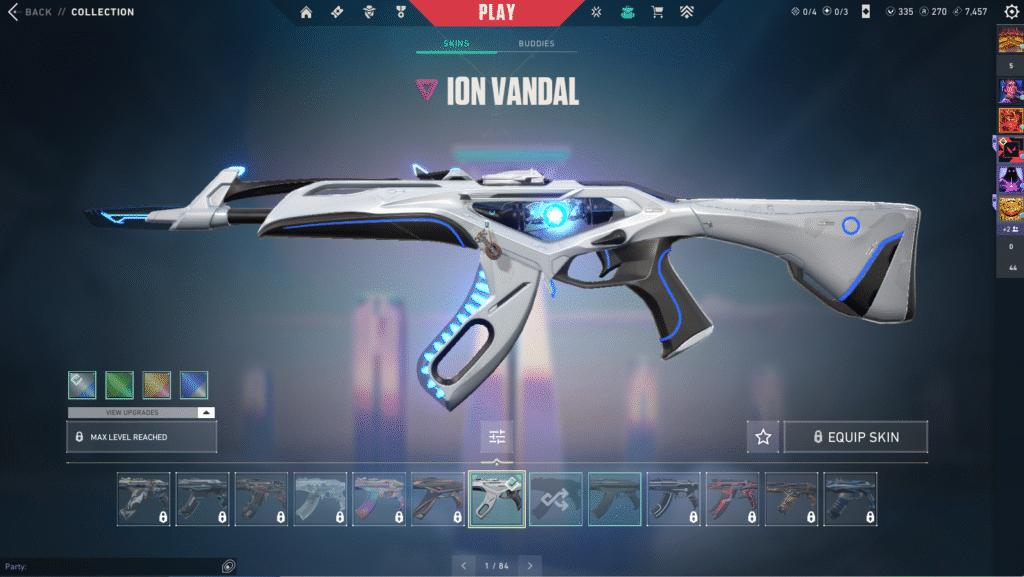Select the Skins tab
The image size is (1024, 577).
coord(456,44)
